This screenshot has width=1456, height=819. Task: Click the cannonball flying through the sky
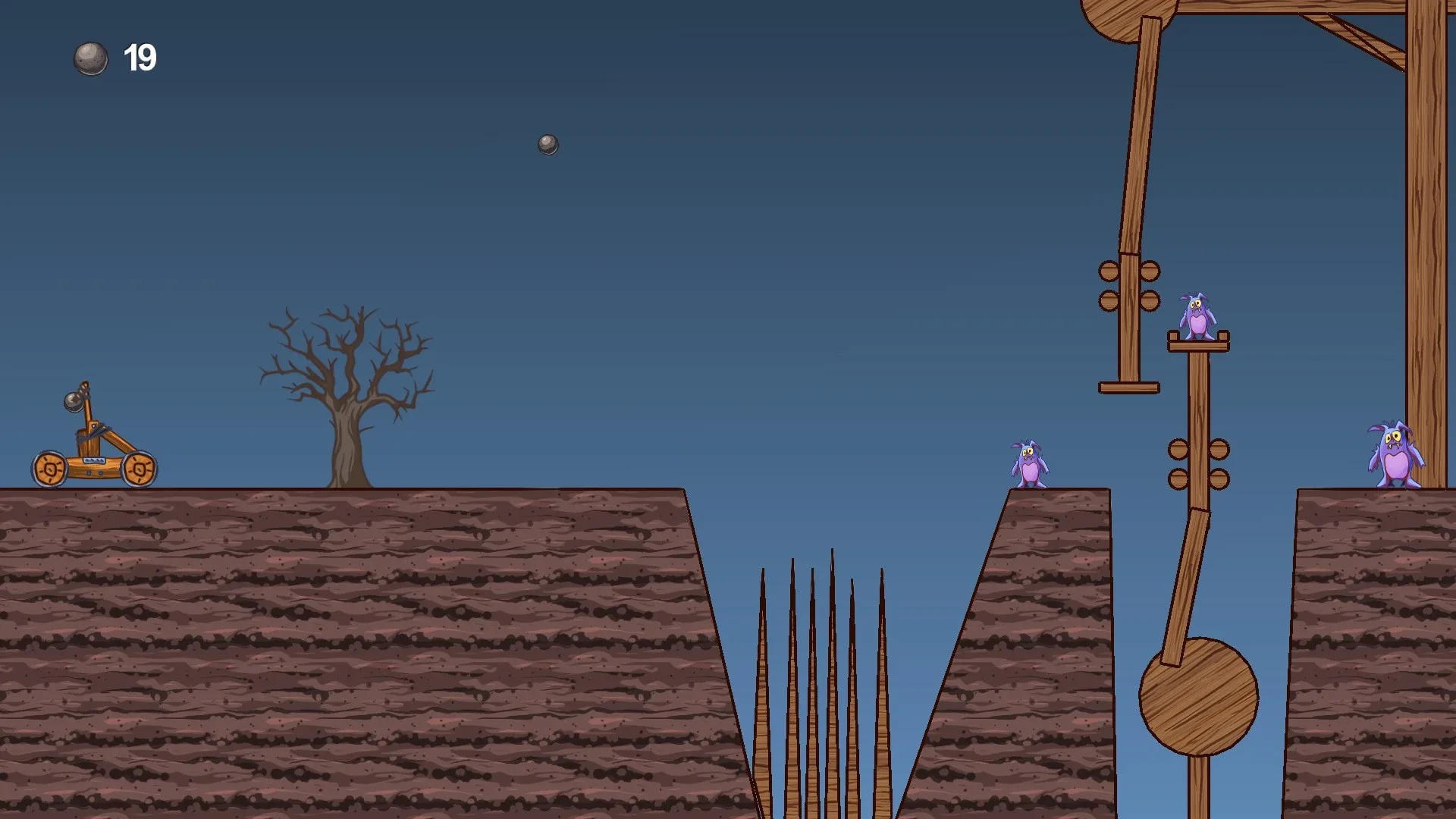548,145
